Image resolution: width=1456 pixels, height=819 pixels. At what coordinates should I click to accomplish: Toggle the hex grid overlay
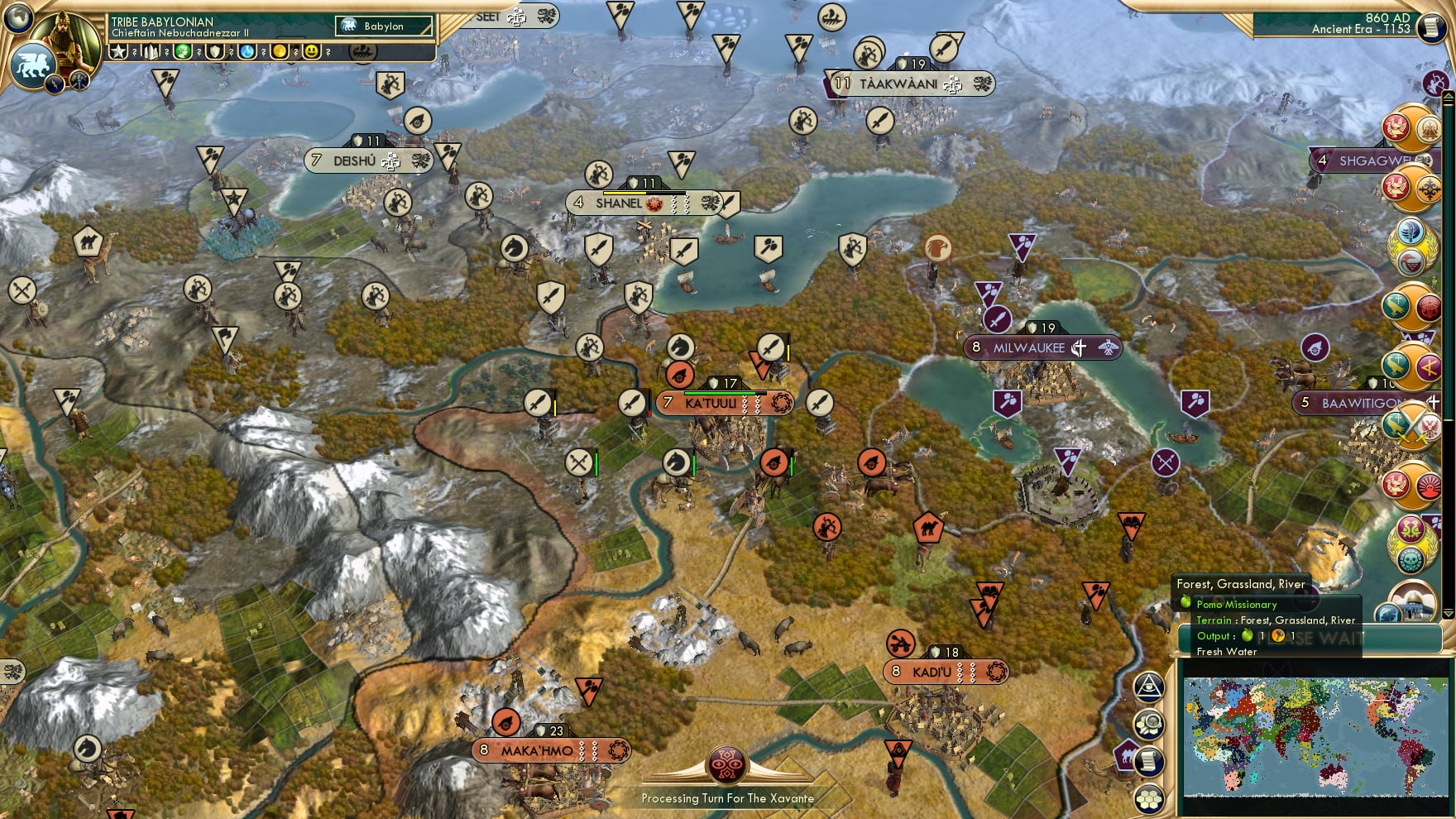click(1148, 797)
